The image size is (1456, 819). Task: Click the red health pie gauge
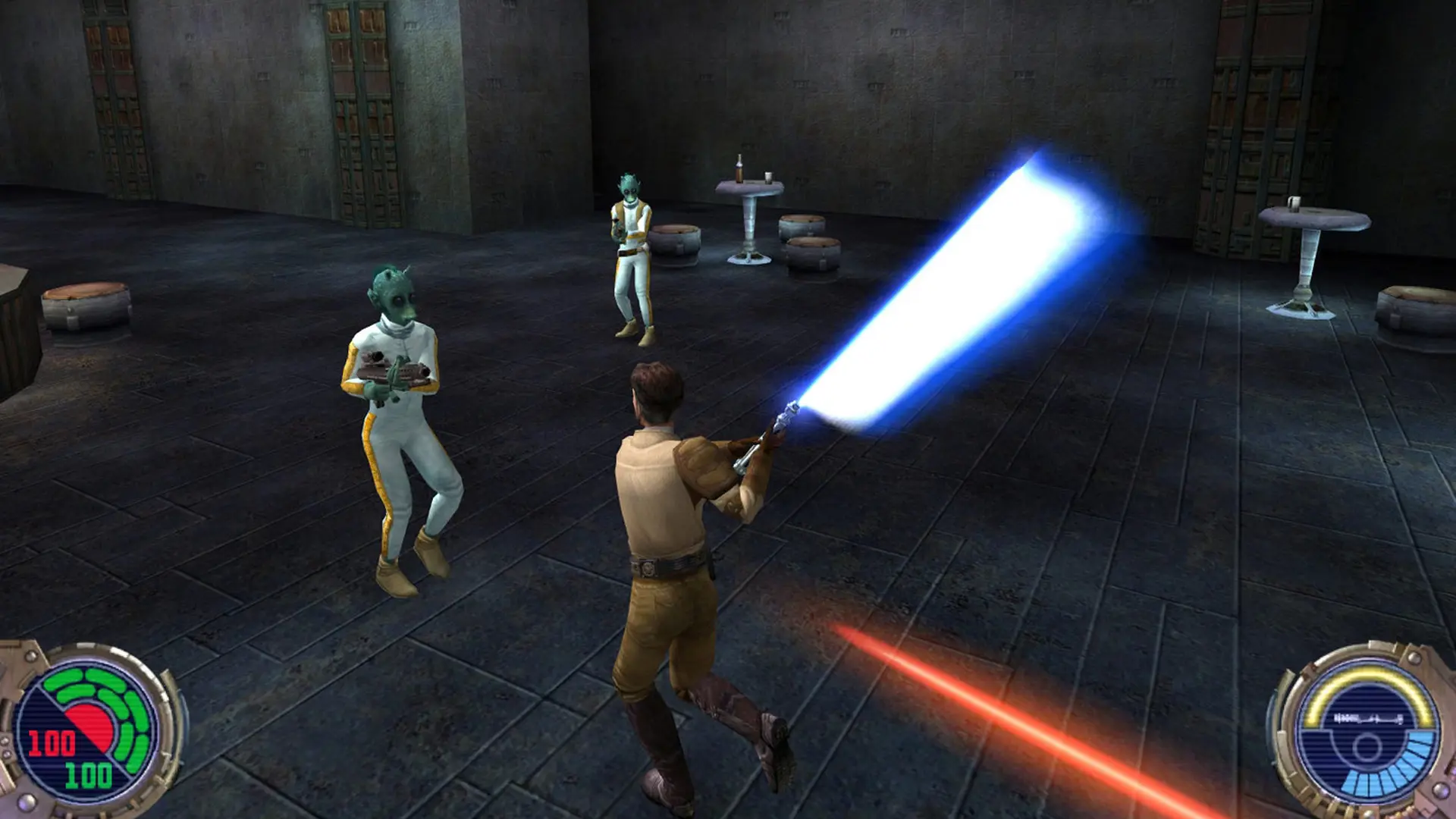point(89,722)
